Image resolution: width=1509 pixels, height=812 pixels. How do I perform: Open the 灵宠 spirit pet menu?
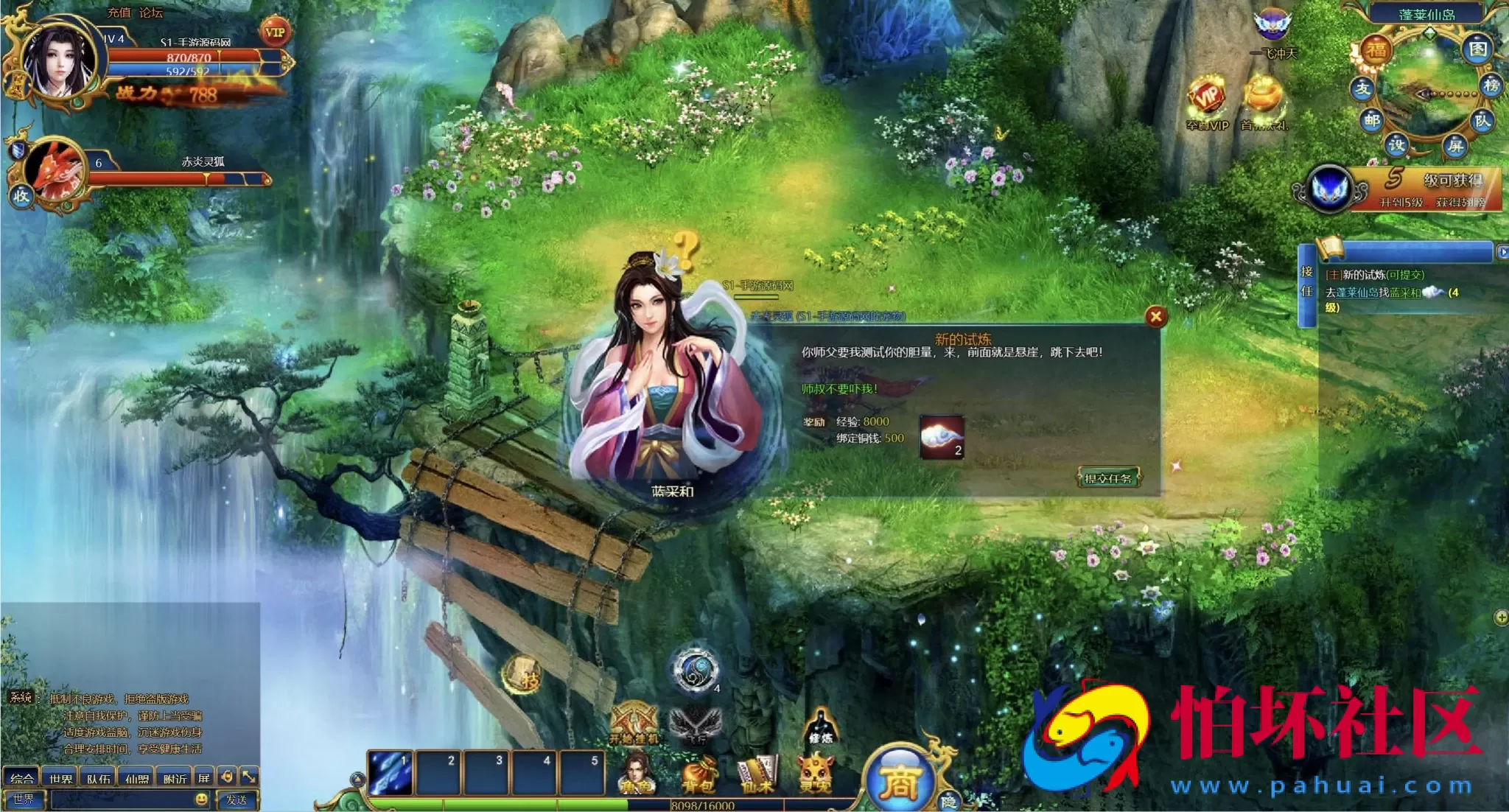pyautogui.click(x=816, y=776)
